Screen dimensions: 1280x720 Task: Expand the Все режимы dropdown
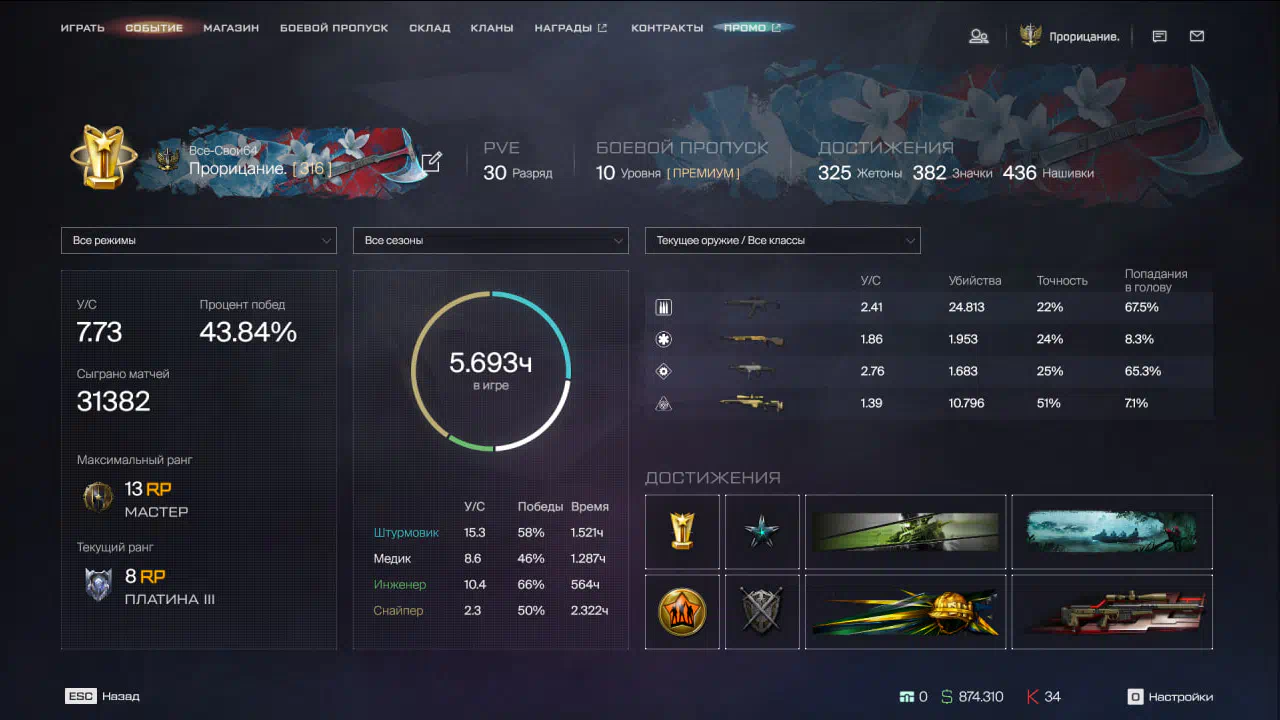198,241
